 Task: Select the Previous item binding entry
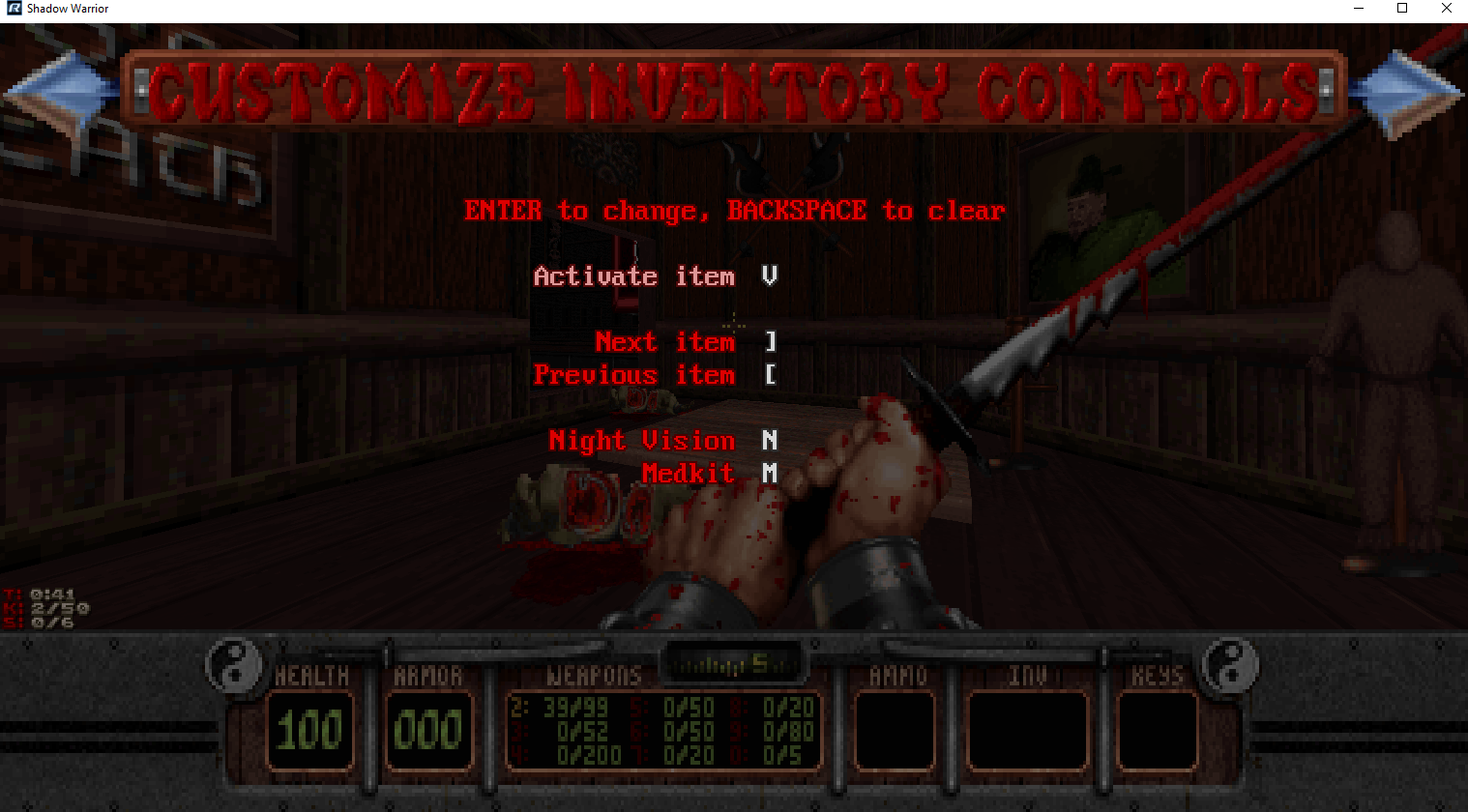634,375
